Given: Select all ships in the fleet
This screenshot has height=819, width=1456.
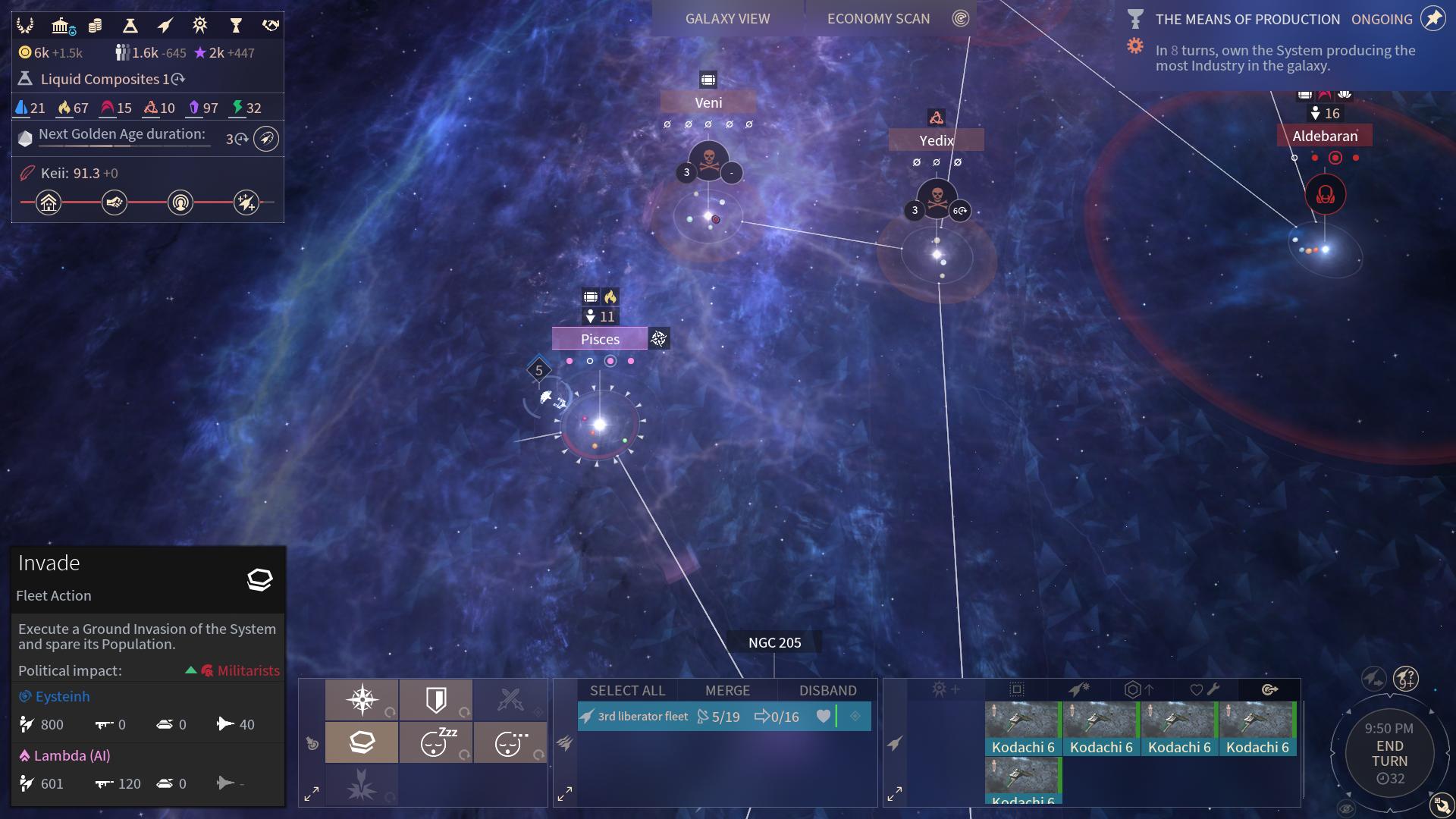Looking at the screenshot, I should pos(627,690).
